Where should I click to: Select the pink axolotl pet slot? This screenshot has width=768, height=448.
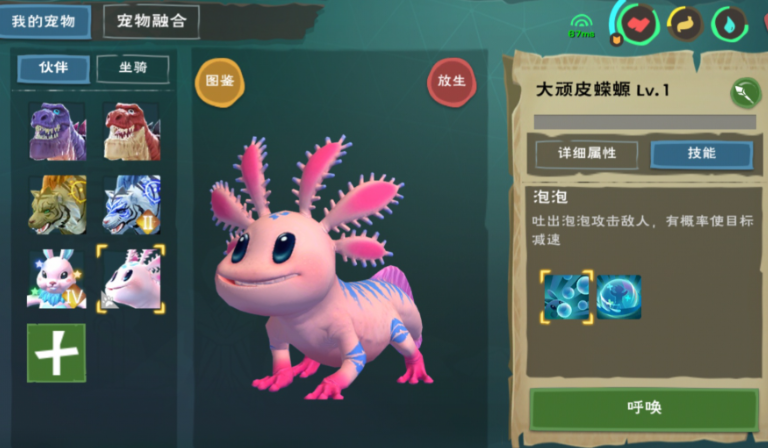point(131,278)
